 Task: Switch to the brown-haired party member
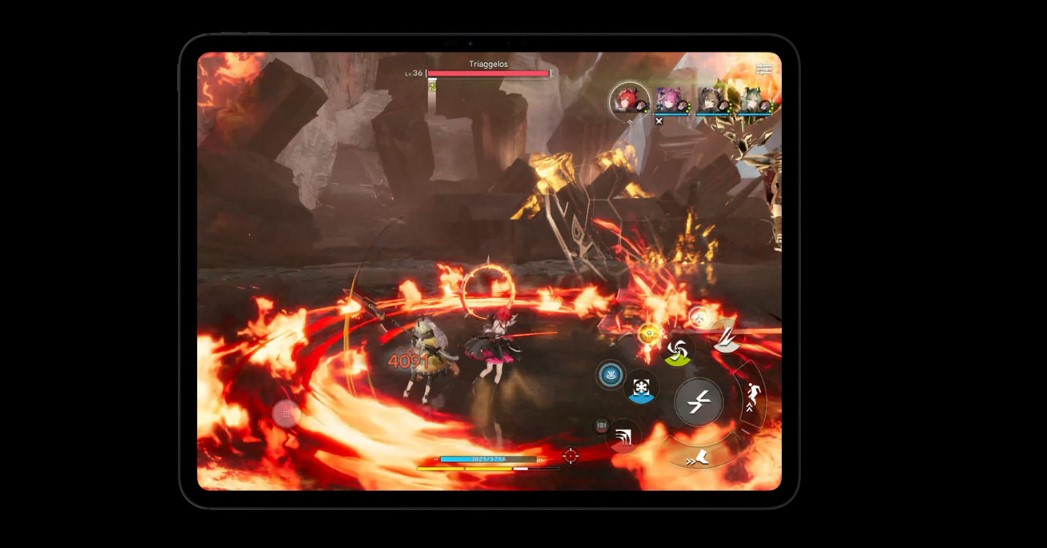[x=712, y=101]
